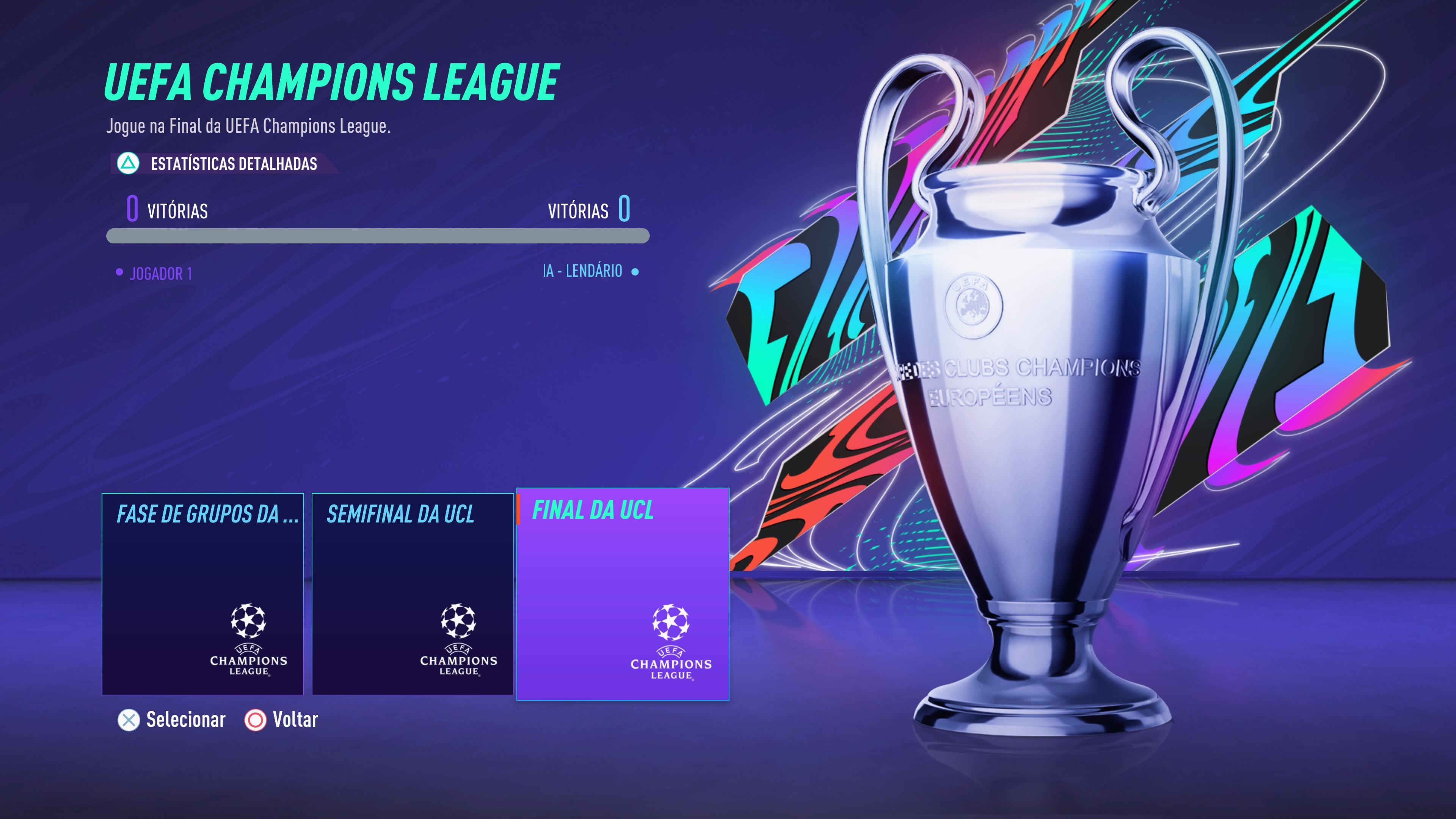Click the Selecionar label
This screenshot has height=819, width=1456.
point(185,719)
